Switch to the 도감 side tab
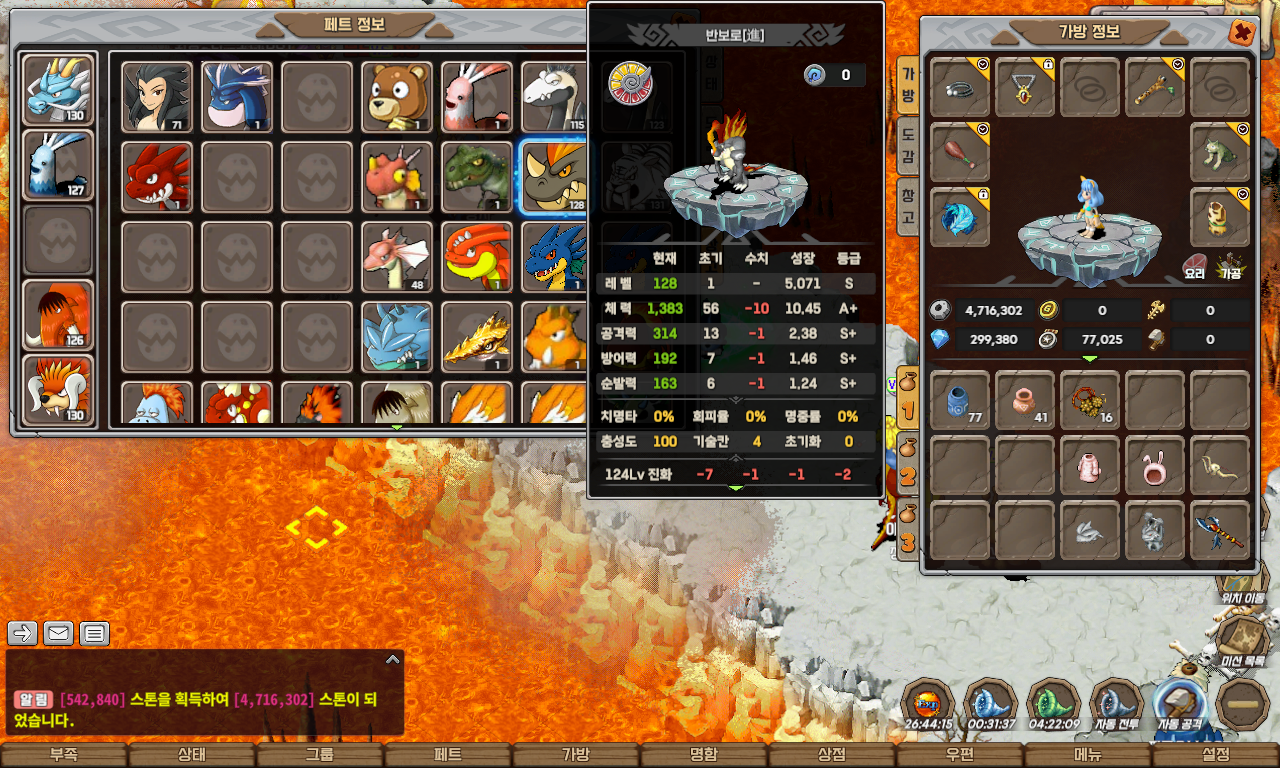1280x768 pixels. 908,146
